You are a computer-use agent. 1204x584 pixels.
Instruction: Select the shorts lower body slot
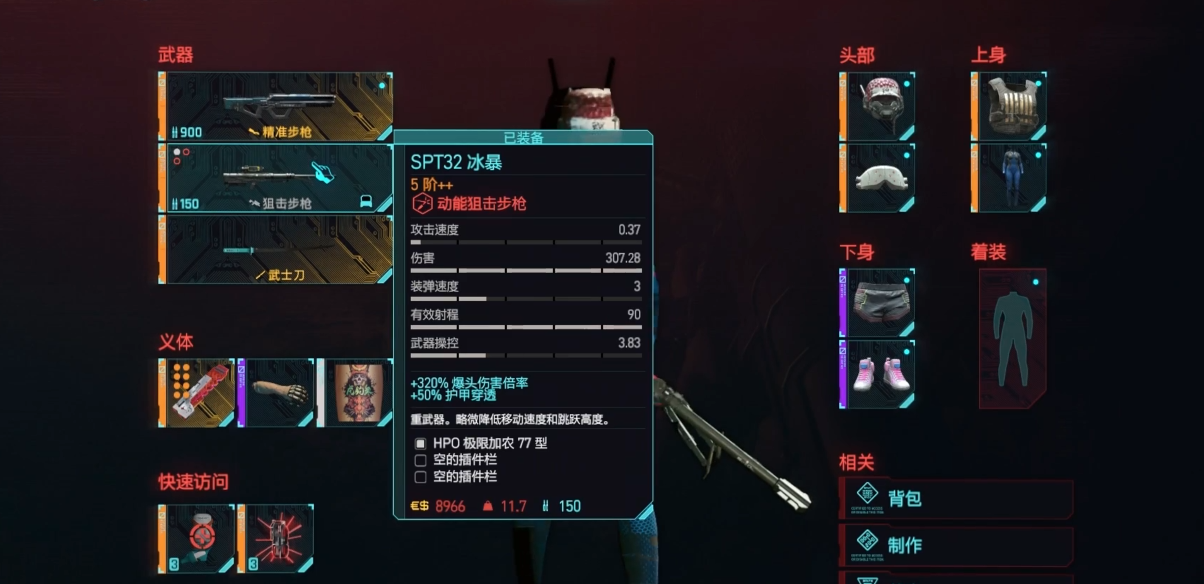point(878,302)
